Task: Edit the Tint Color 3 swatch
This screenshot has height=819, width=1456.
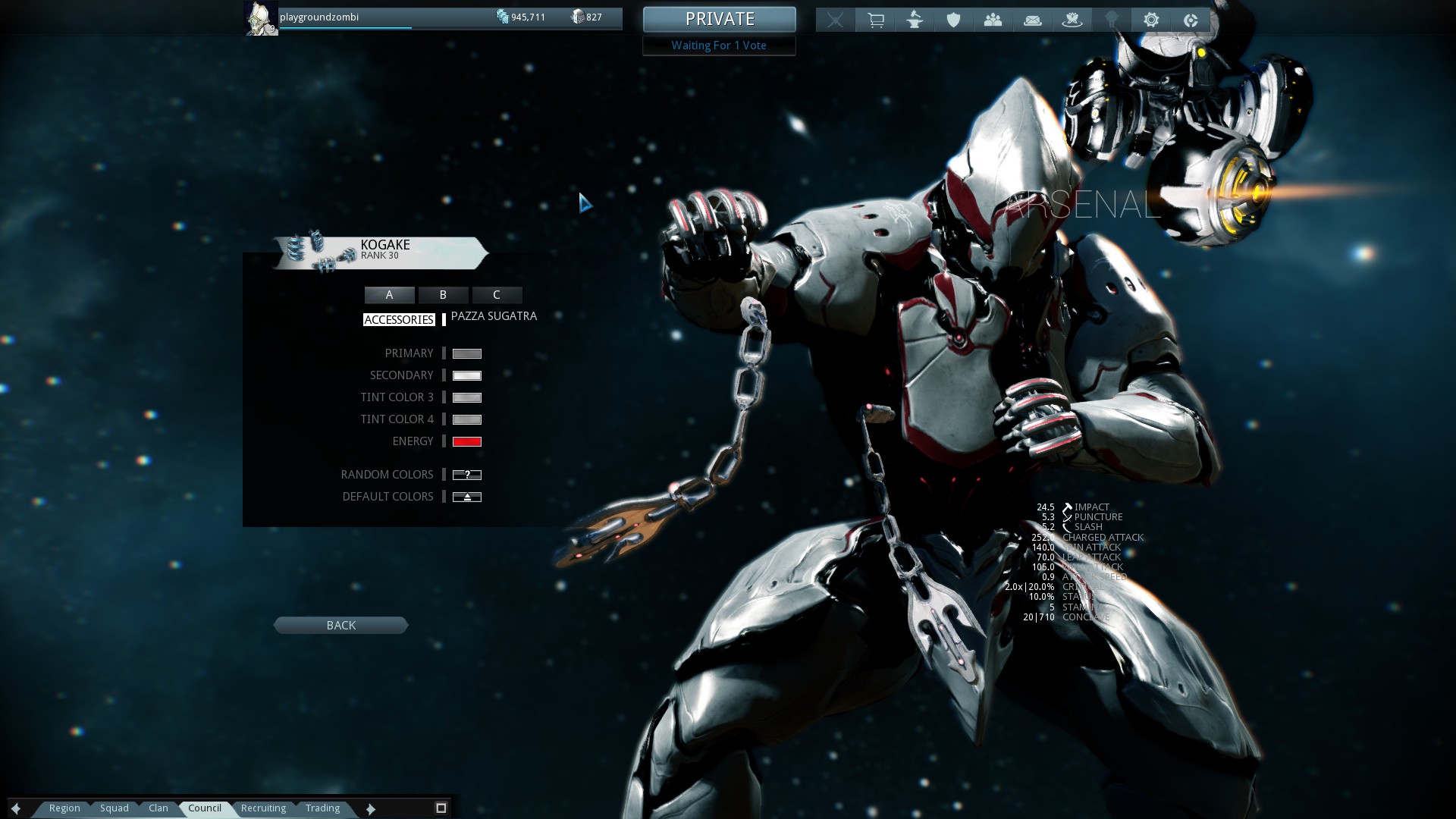Action: coord(466,397)
